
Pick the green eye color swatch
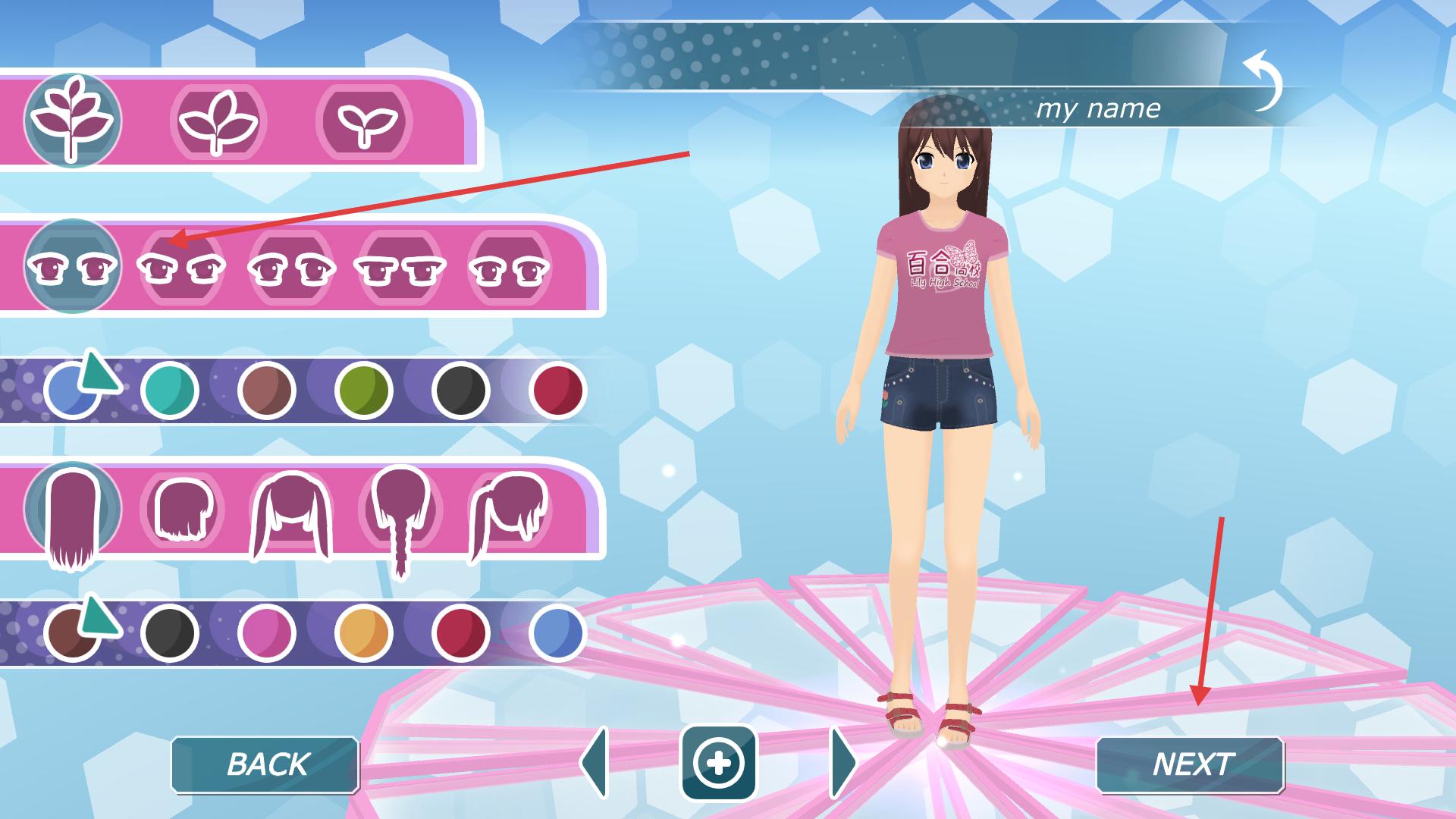pyautogui.click(x=363, y=391)
